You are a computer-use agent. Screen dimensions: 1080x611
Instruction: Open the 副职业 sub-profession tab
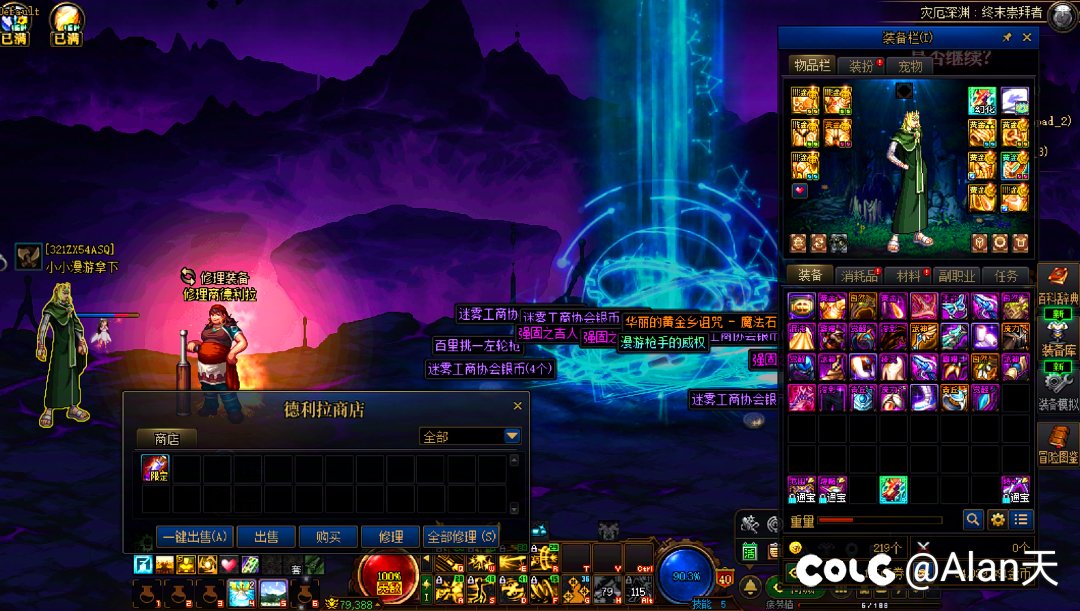pyautogui.click(x=957, y=275)
